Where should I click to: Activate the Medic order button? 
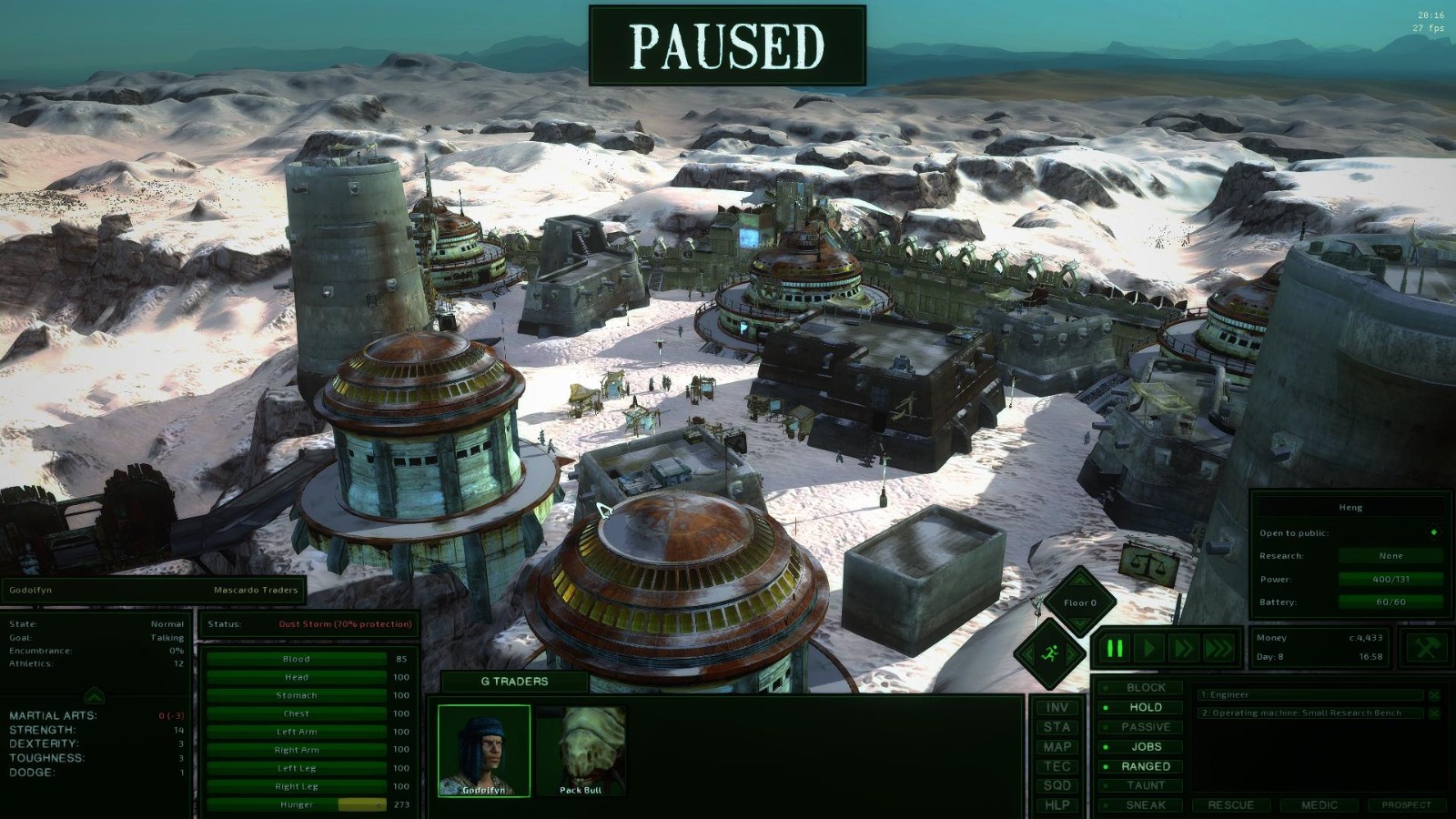coord(1319,805)
